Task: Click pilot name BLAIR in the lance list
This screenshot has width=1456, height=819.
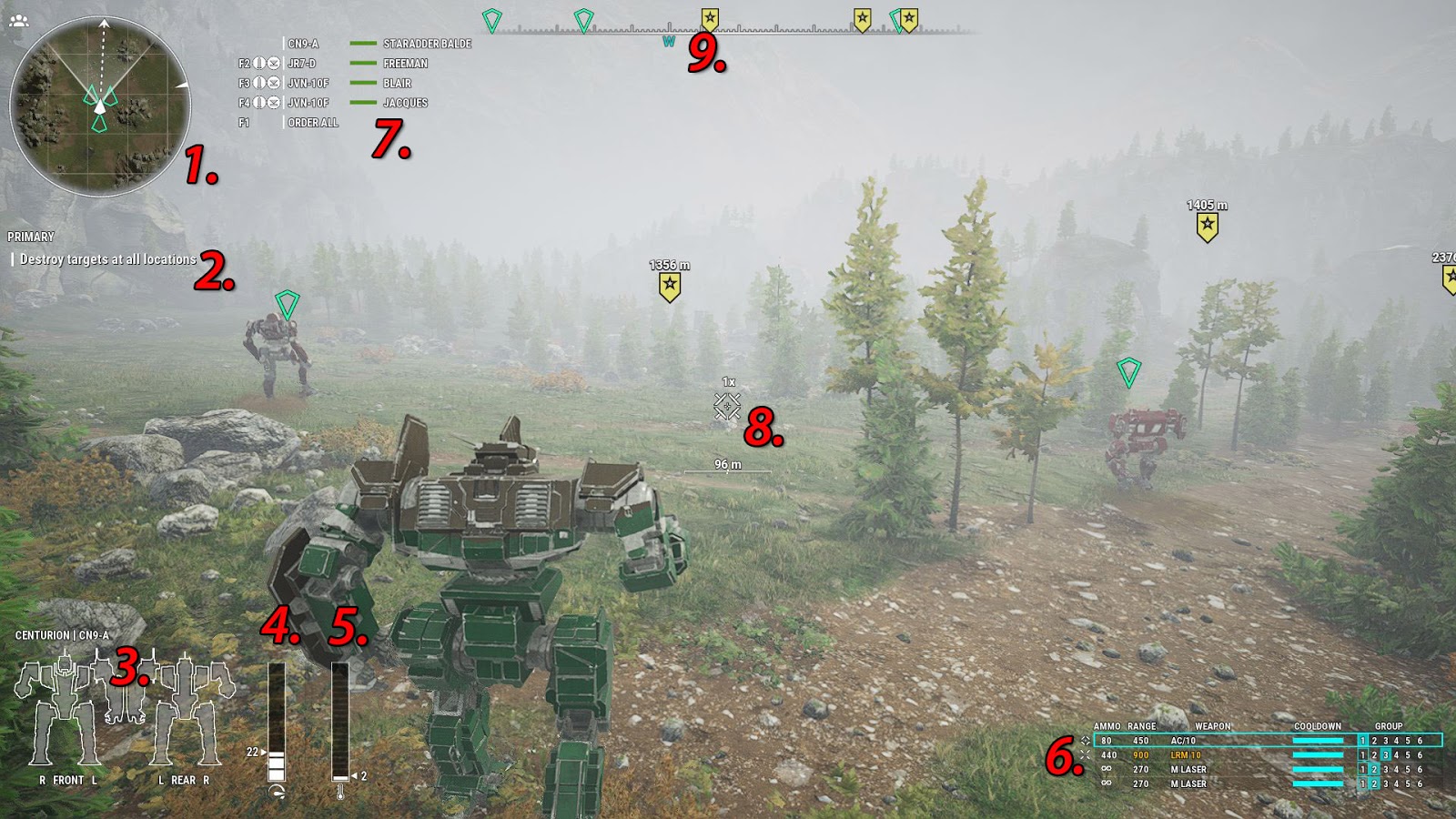Action: (398, 83)
